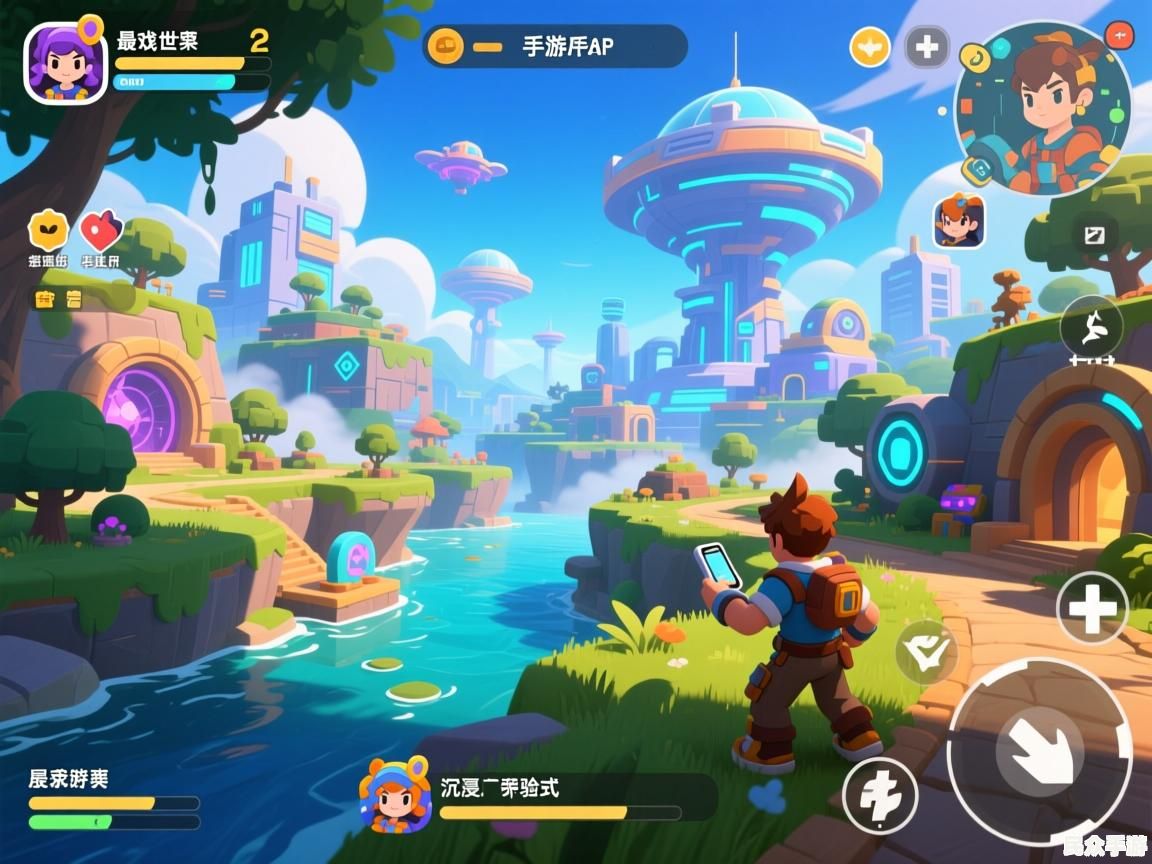The width and height of the screenshot is (1152, 864).
Task: Tap the large round plus action button
Action: 1092,607
